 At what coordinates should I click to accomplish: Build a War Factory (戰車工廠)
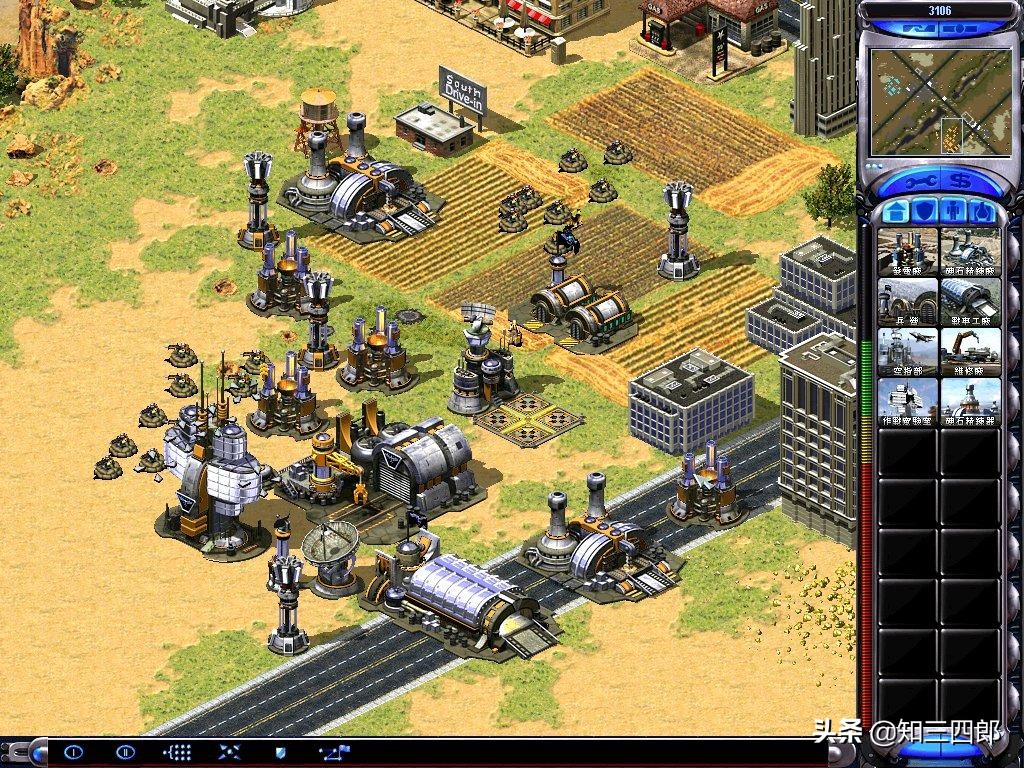coord(970,302)
